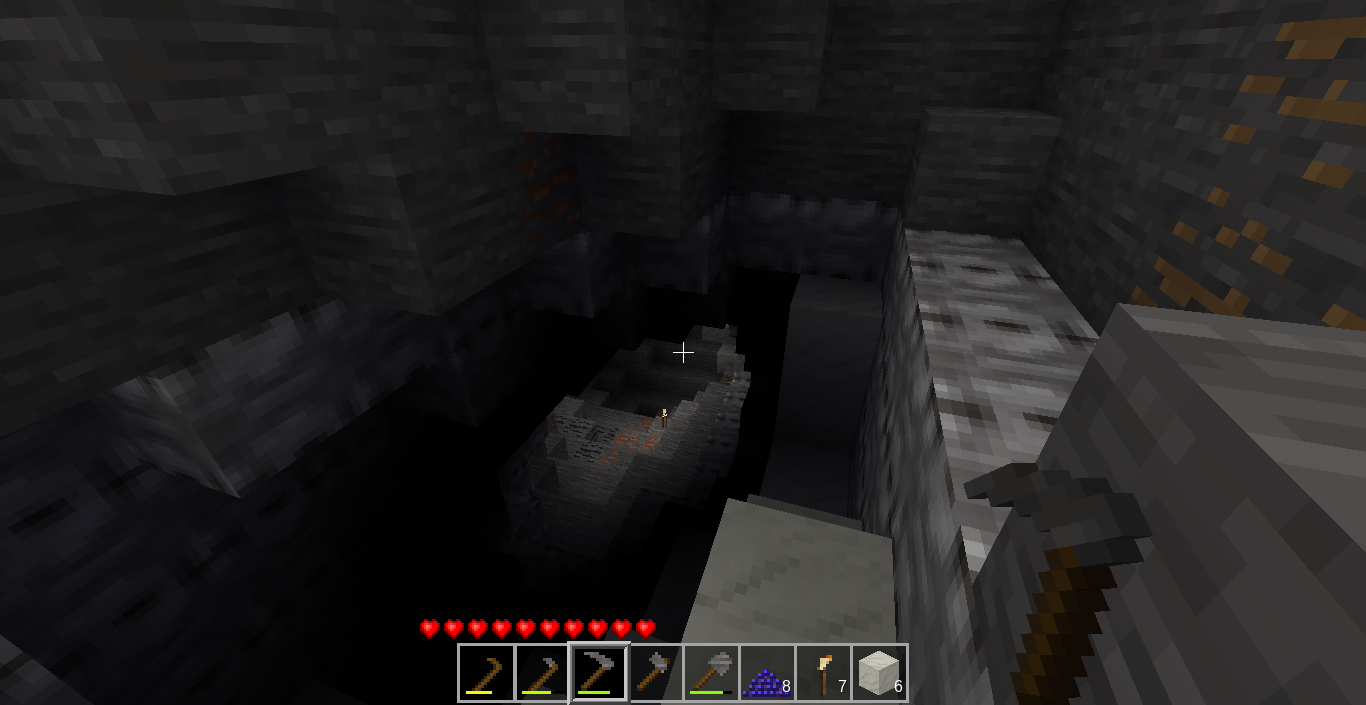Choose the torch stack in the hotbar
Screen dimensions: 1366x705
823,673
